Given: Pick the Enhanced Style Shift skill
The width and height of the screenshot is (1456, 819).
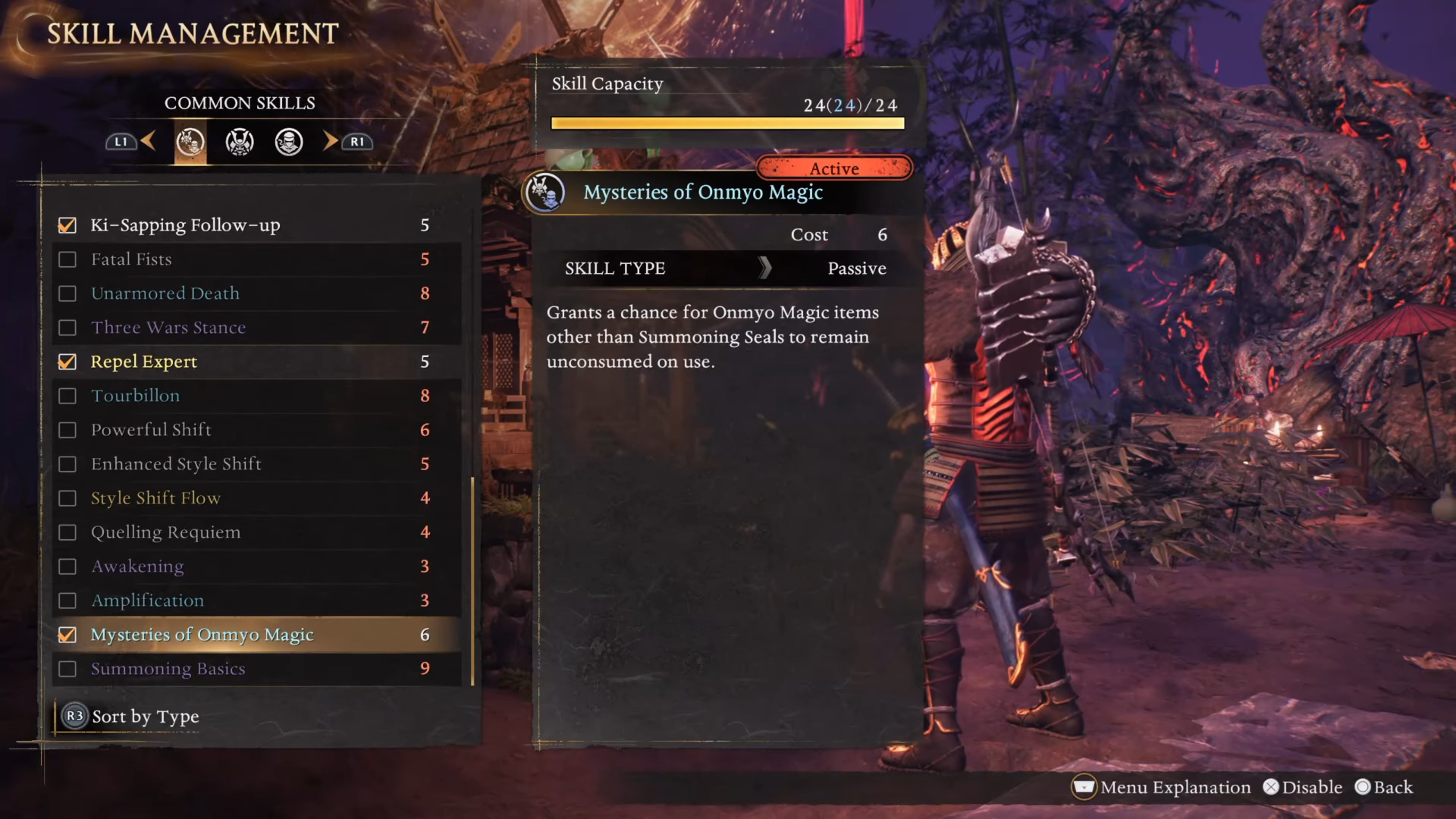Looking at the screenshot, I should [176, 464].
